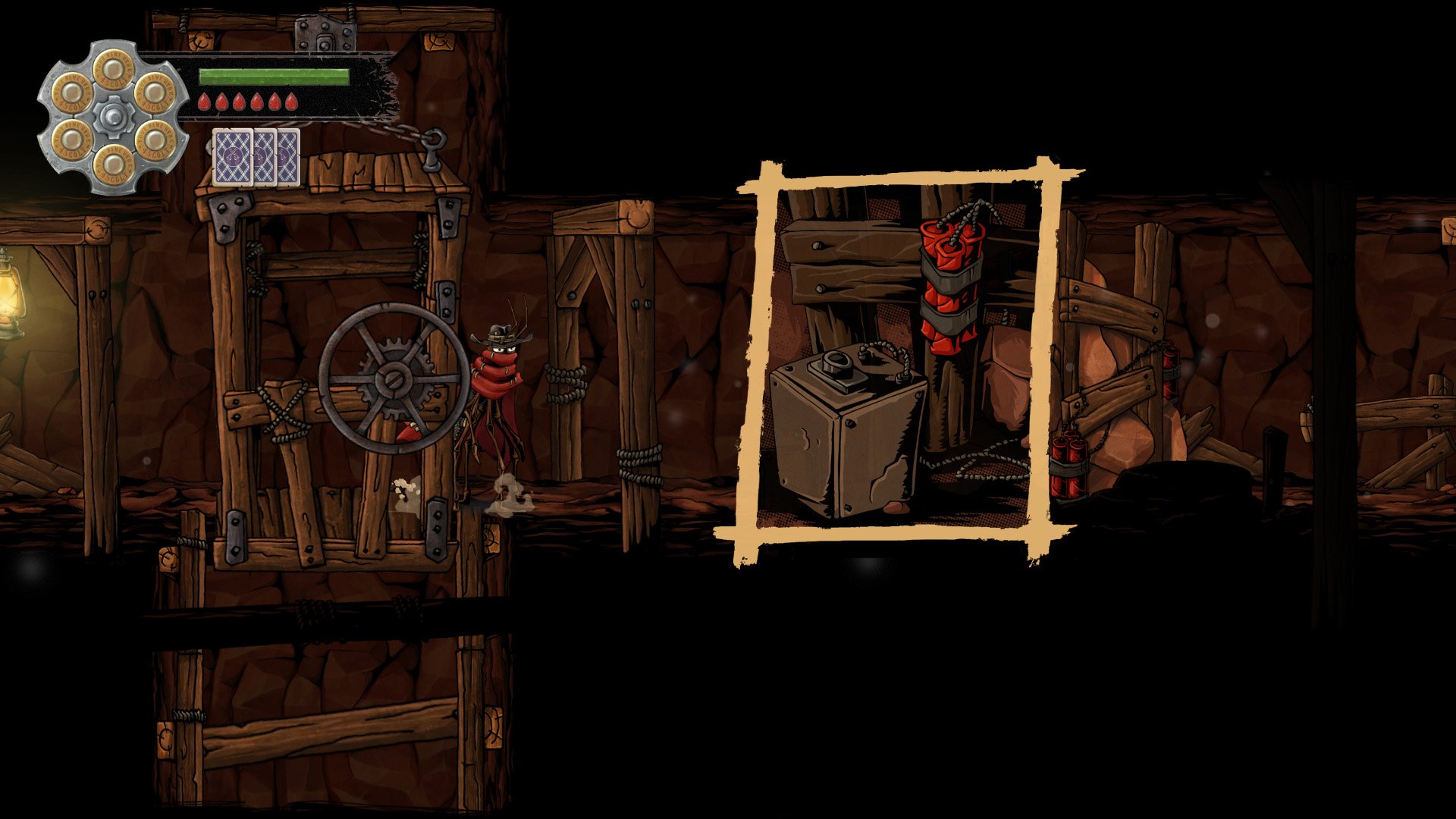Screen dimensions: 1456x819
Task: Turn the large valve wheel on the structure
Action: tap(393, 378)
